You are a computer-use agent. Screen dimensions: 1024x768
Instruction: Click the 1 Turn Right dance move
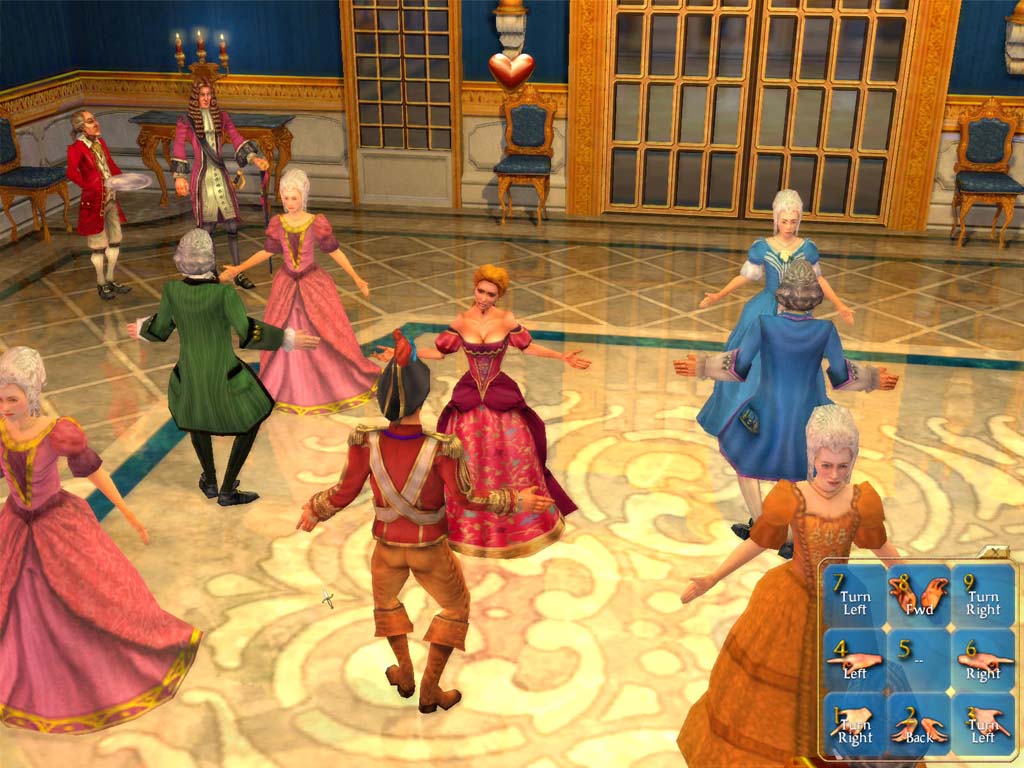855,724
